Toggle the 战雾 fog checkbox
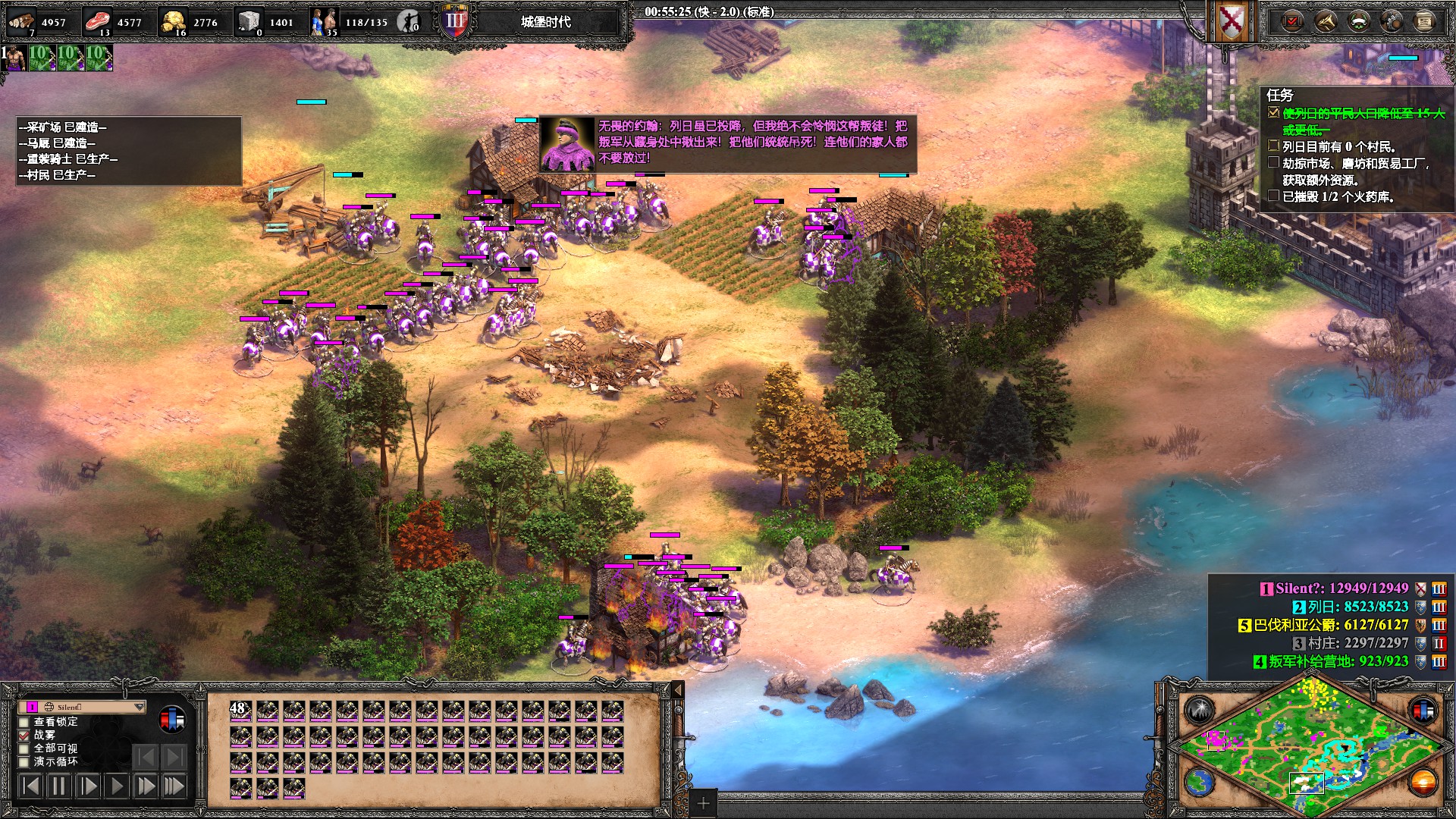The image size is (1456, 819). [24, 736]
